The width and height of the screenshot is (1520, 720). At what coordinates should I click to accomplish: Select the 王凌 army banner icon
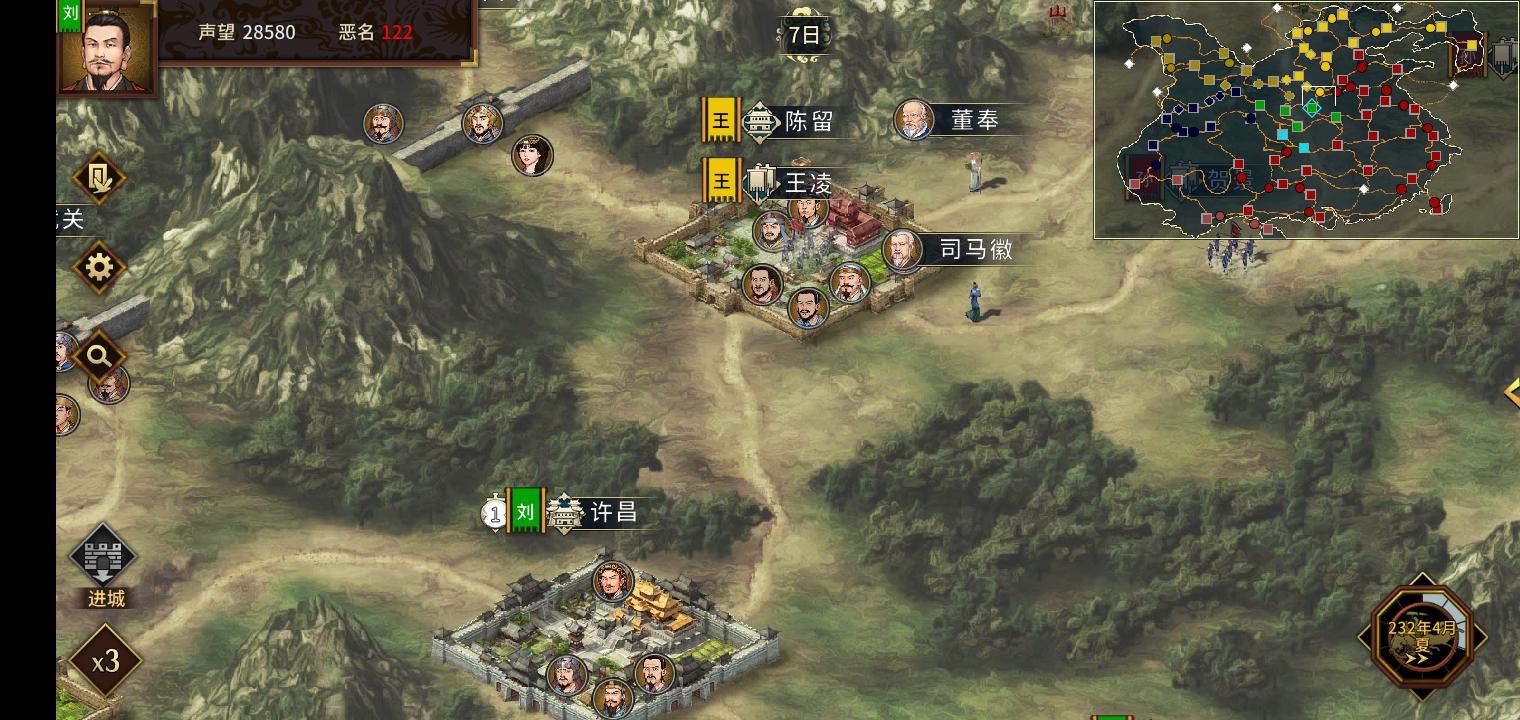[x=758, y=178]
